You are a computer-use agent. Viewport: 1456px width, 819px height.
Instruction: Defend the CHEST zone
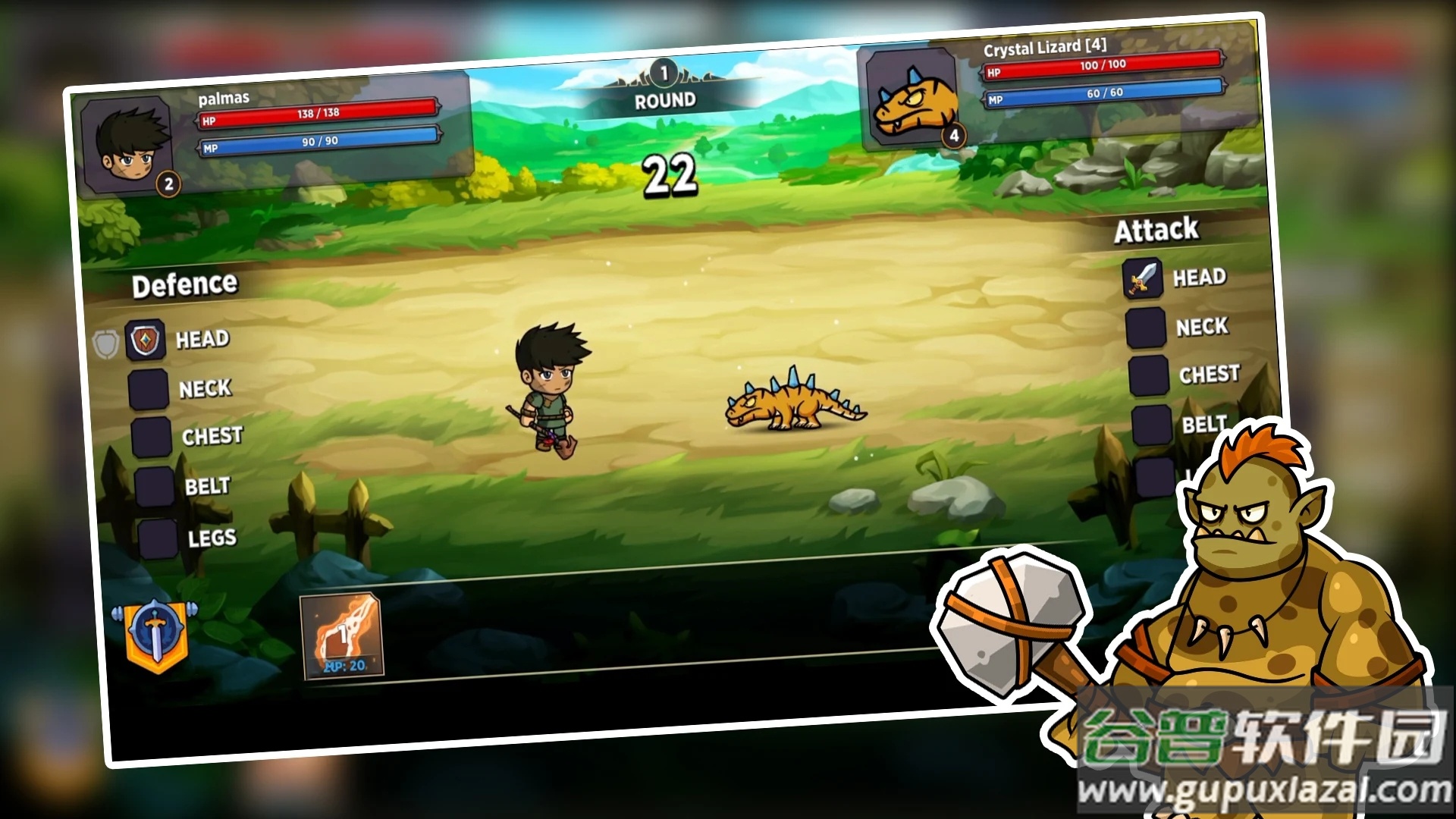click(152, 438)
